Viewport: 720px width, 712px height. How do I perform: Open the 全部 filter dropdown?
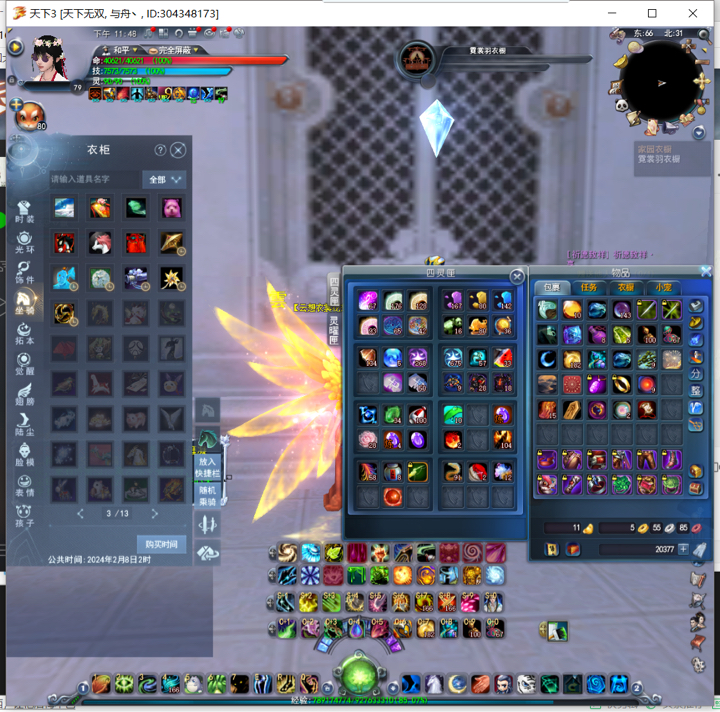165,180
